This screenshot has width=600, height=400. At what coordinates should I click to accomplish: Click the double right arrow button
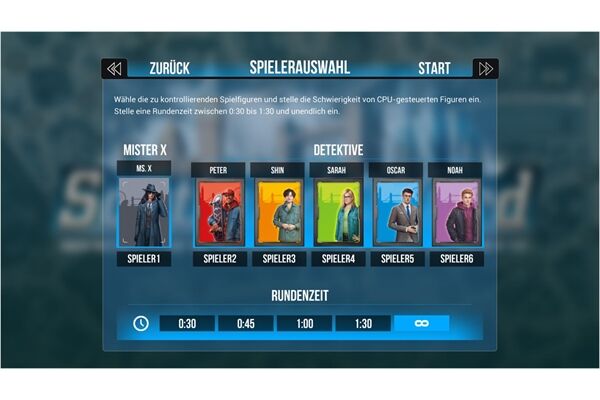coord(486,68)
